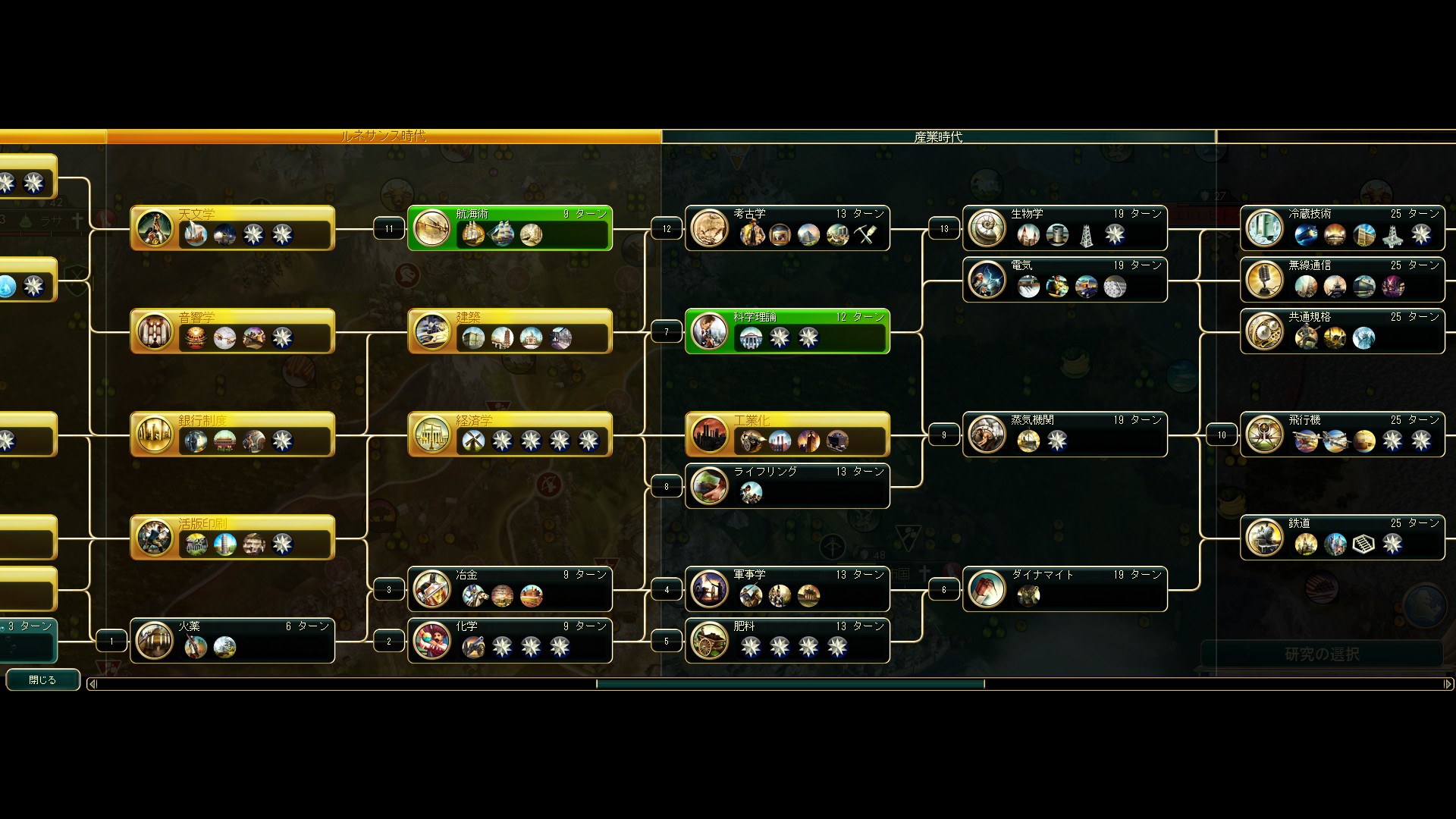Image resolution: width=1456 pixels, height=819 pixels.
Task: Close the tech tree with 閉じる
Action: [x=42, y=679]
